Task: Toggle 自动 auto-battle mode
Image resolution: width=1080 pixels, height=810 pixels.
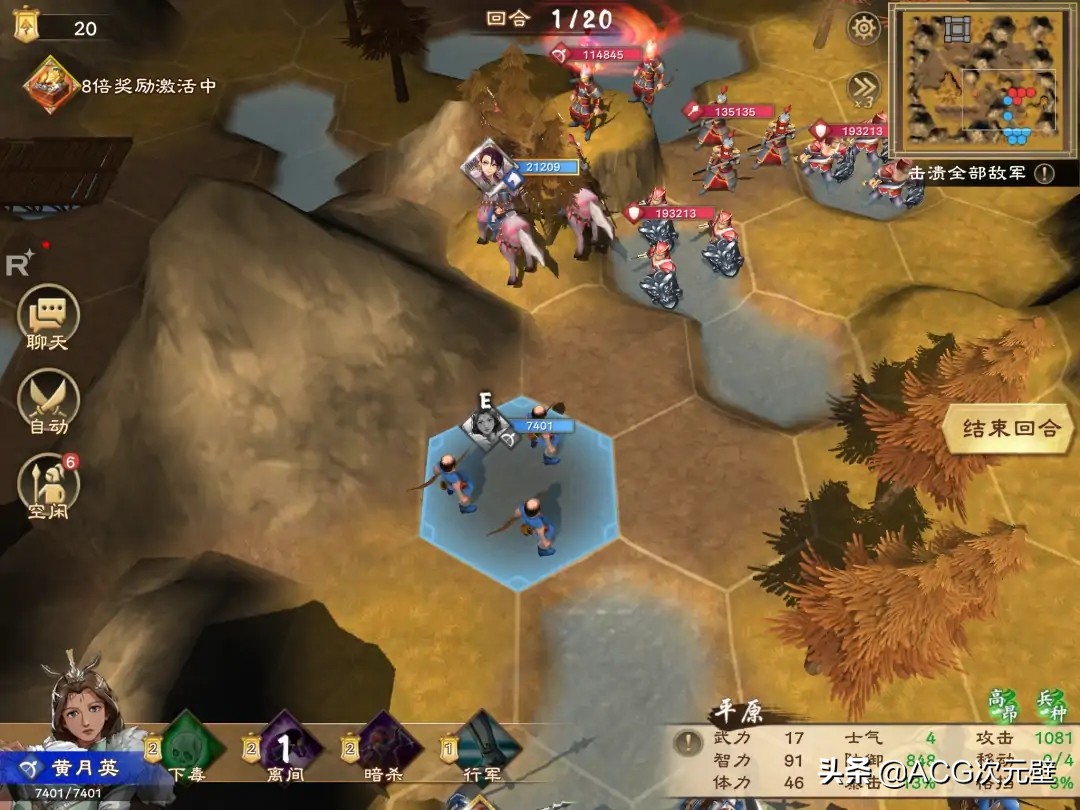Action: pyautogui.click(x=48, y=403)
